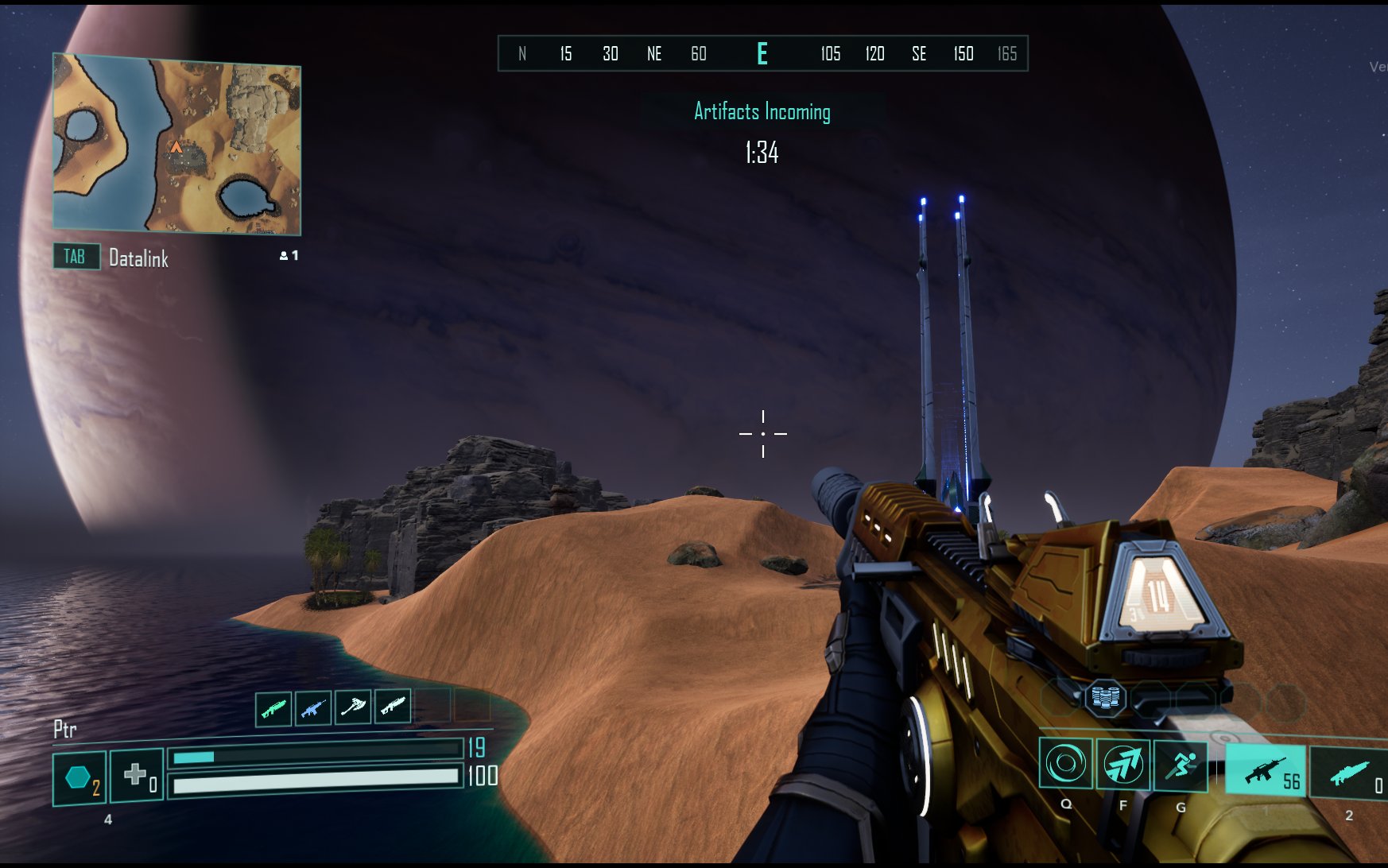
Task: Activate the triple arrow dash ability
Action: pyautogui.click(x=1122, y=765)
